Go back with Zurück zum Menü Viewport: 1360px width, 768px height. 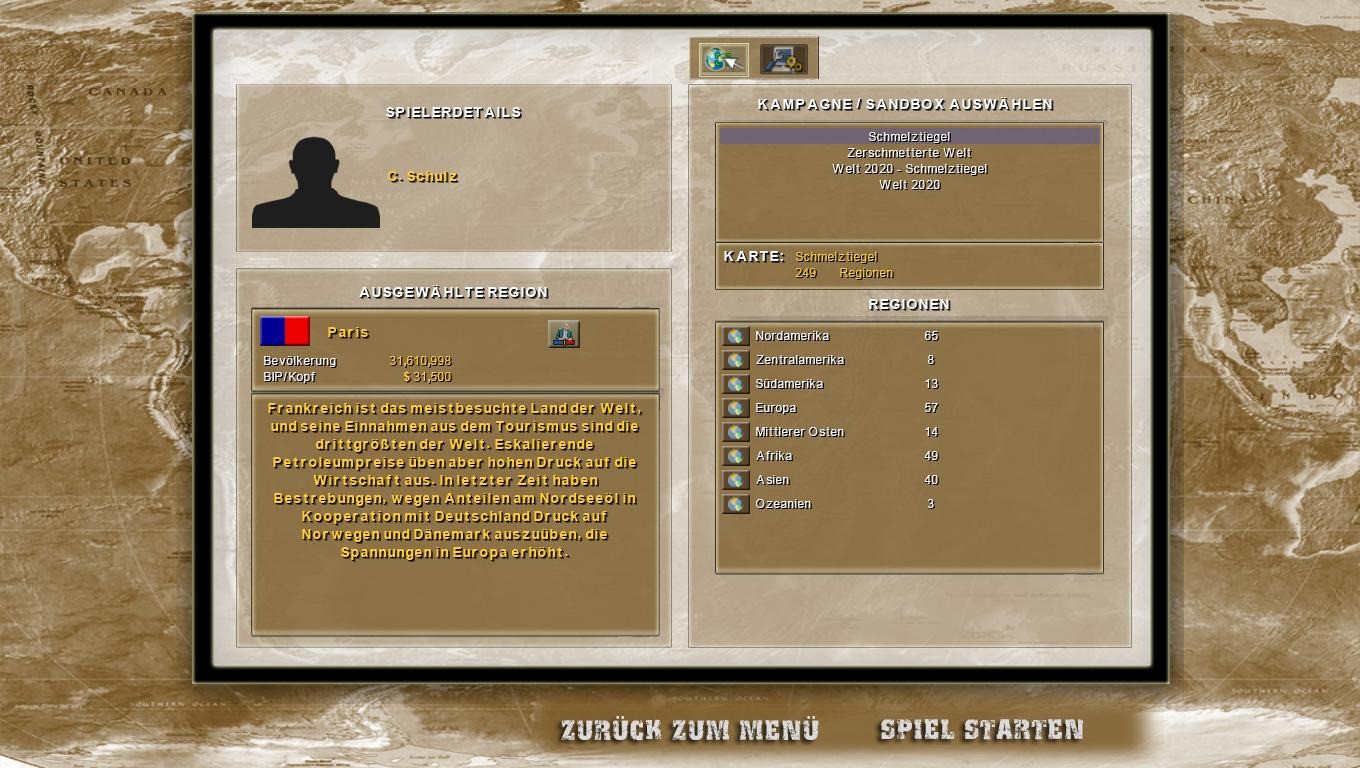(689, 730)
